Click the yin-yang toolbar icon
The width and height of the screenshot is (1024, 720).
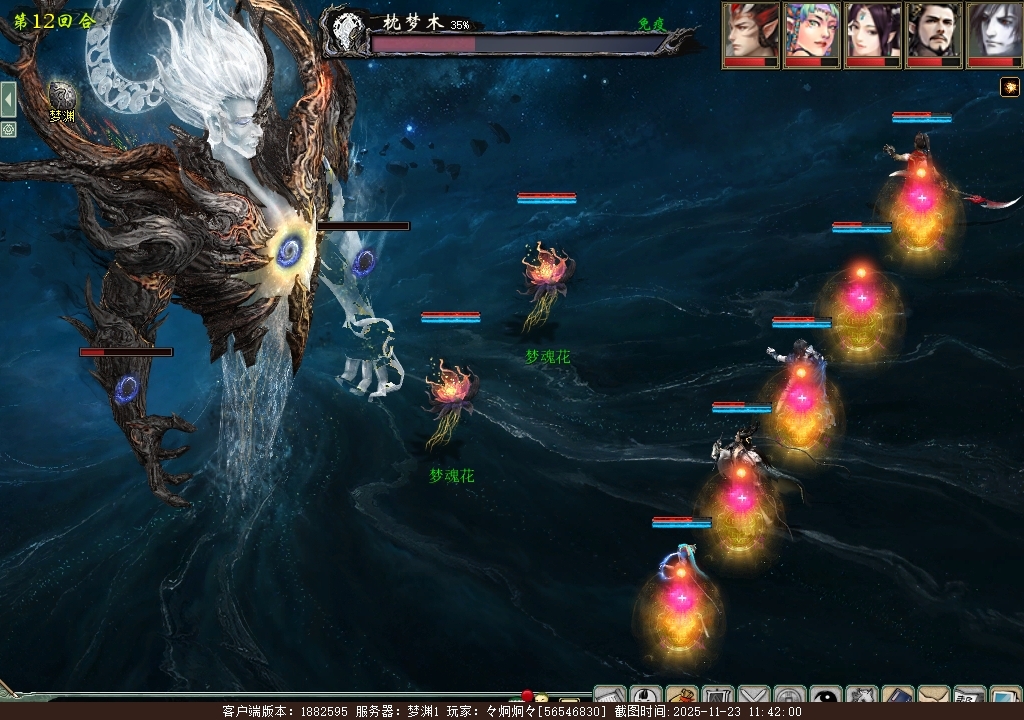tap(826, 699)
